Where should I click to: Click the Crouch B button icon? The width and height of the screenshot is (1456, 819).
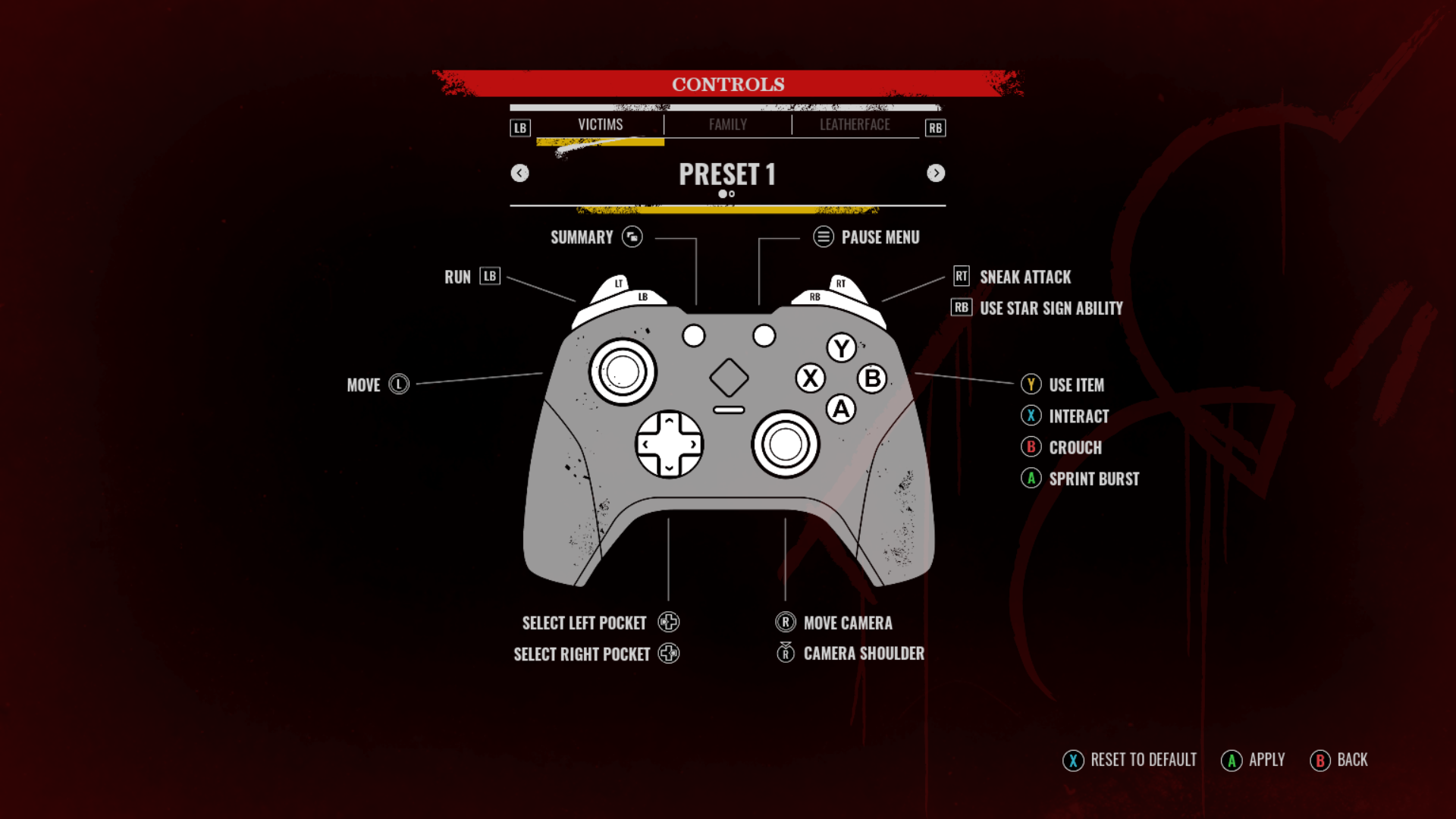[1031, 447]
